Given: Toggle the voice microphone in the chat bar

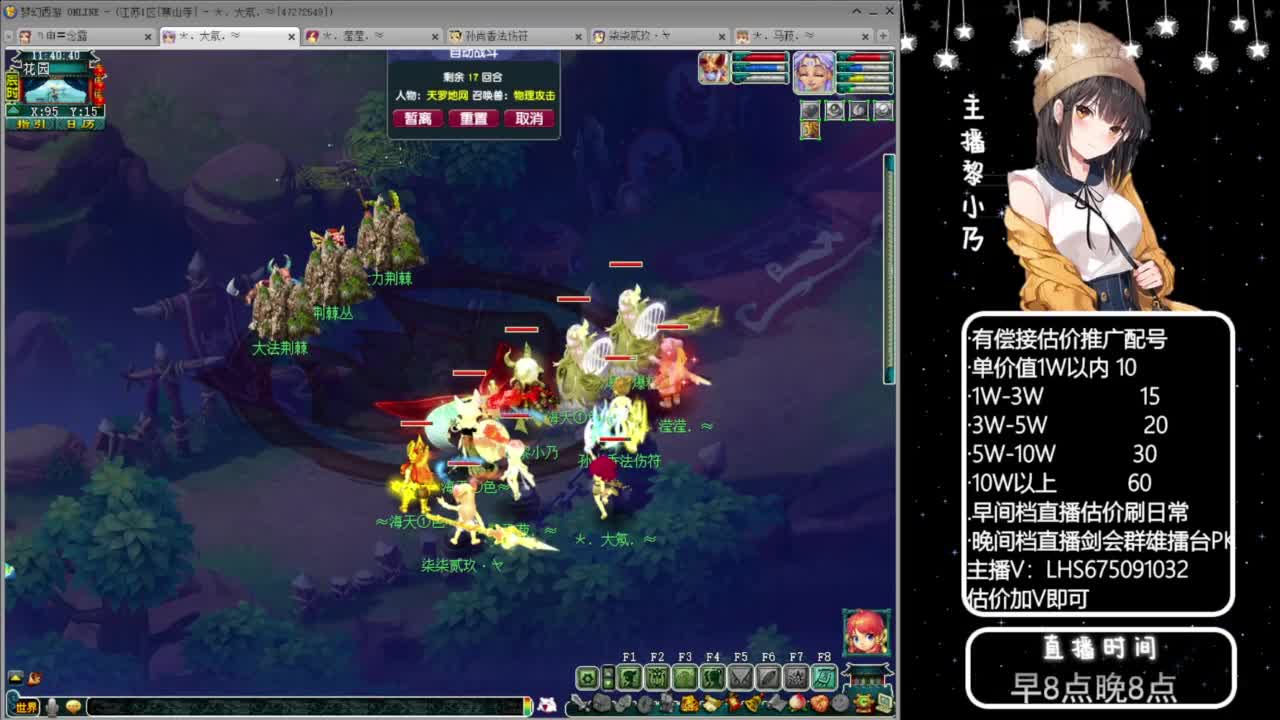Looking at the screenshot, I should coord(52,706).
